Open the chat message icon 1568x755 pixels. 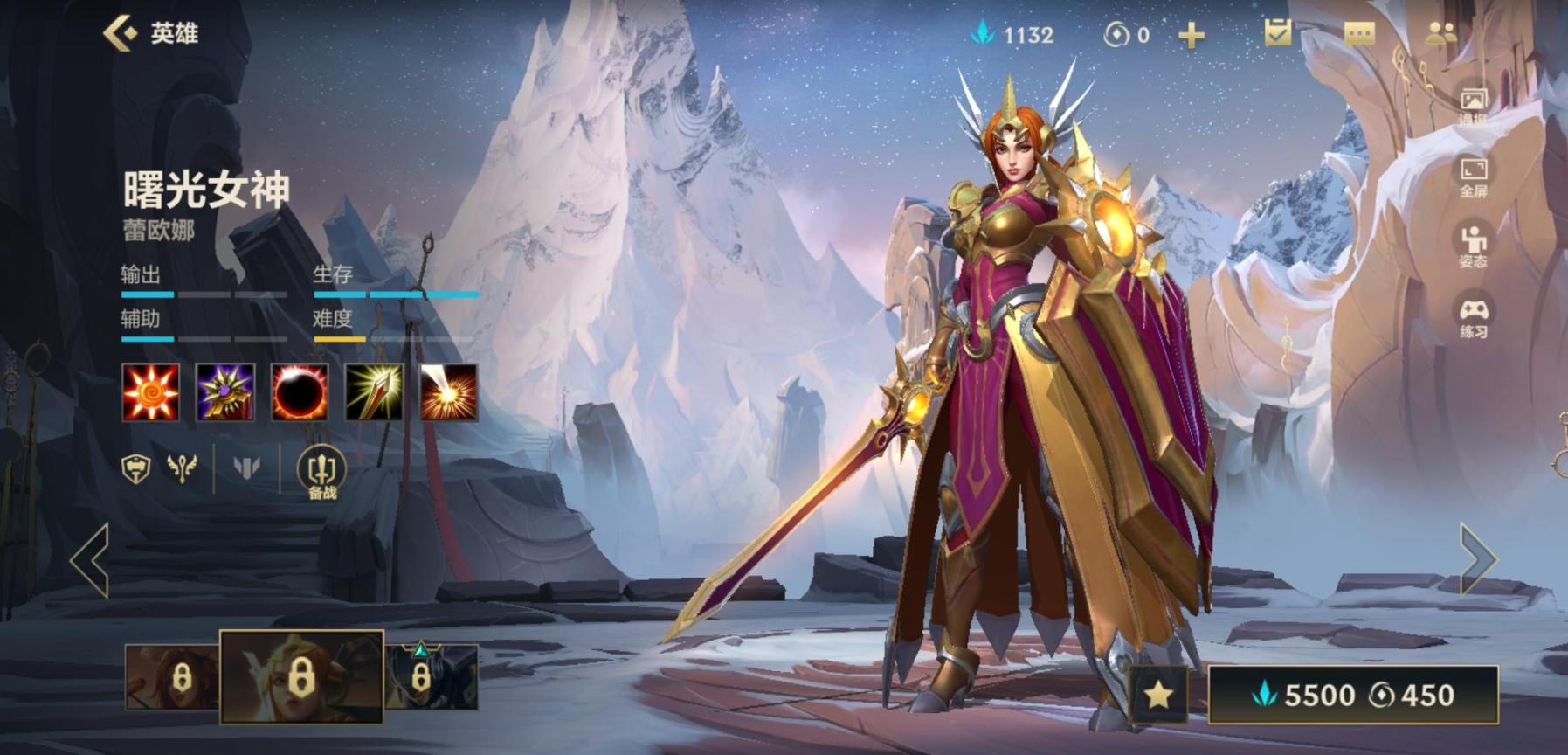tap(1359, 34)
